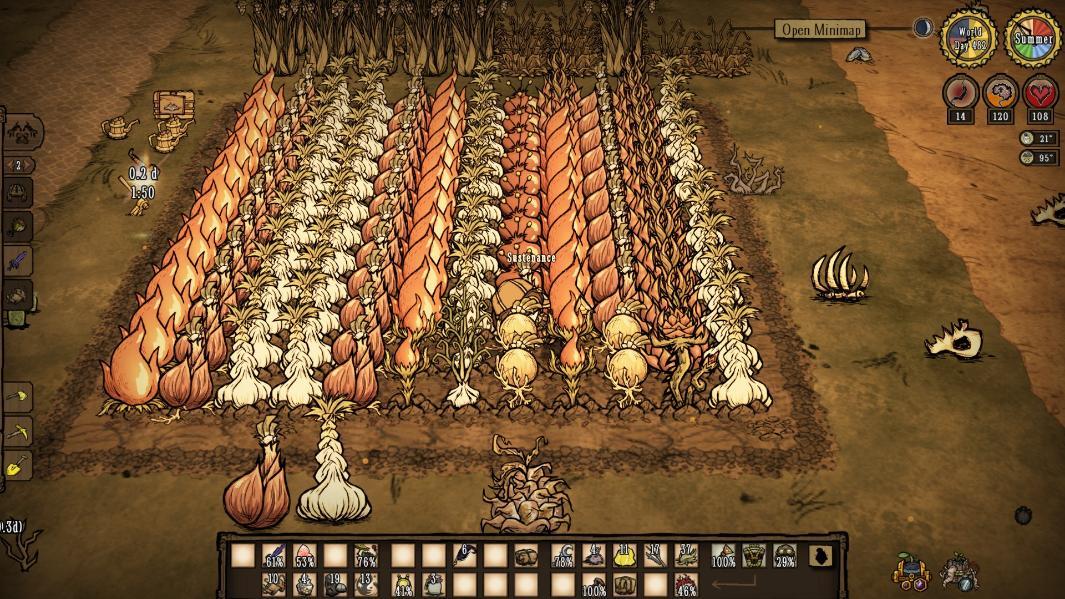This screenshot has width=1065, height=599.
Task: Open the backpack toggle beside the inventory
Action: click(x=821, y=556)
